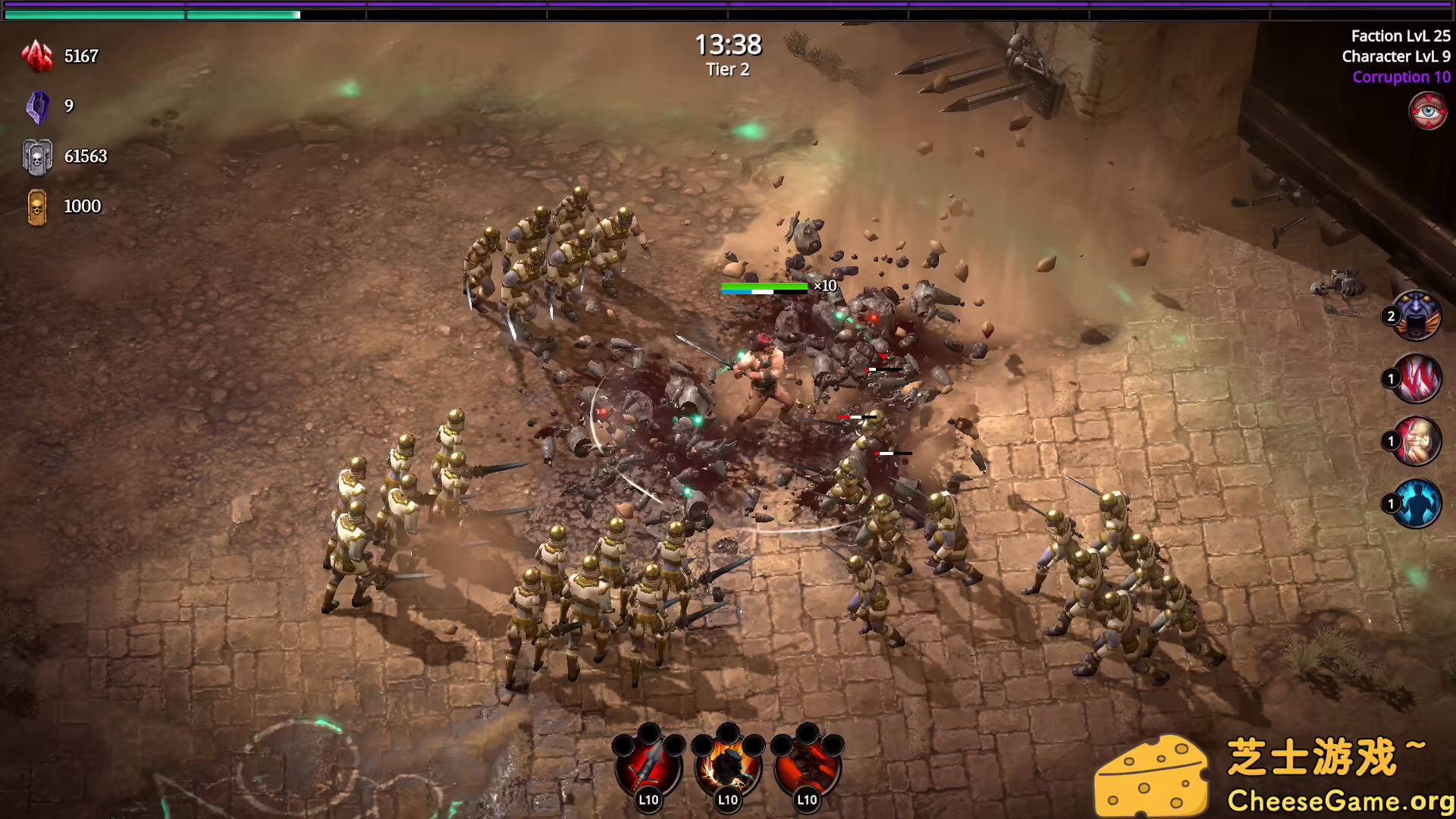
Task: Select the screaming purple face perk
Action: 1417,315
